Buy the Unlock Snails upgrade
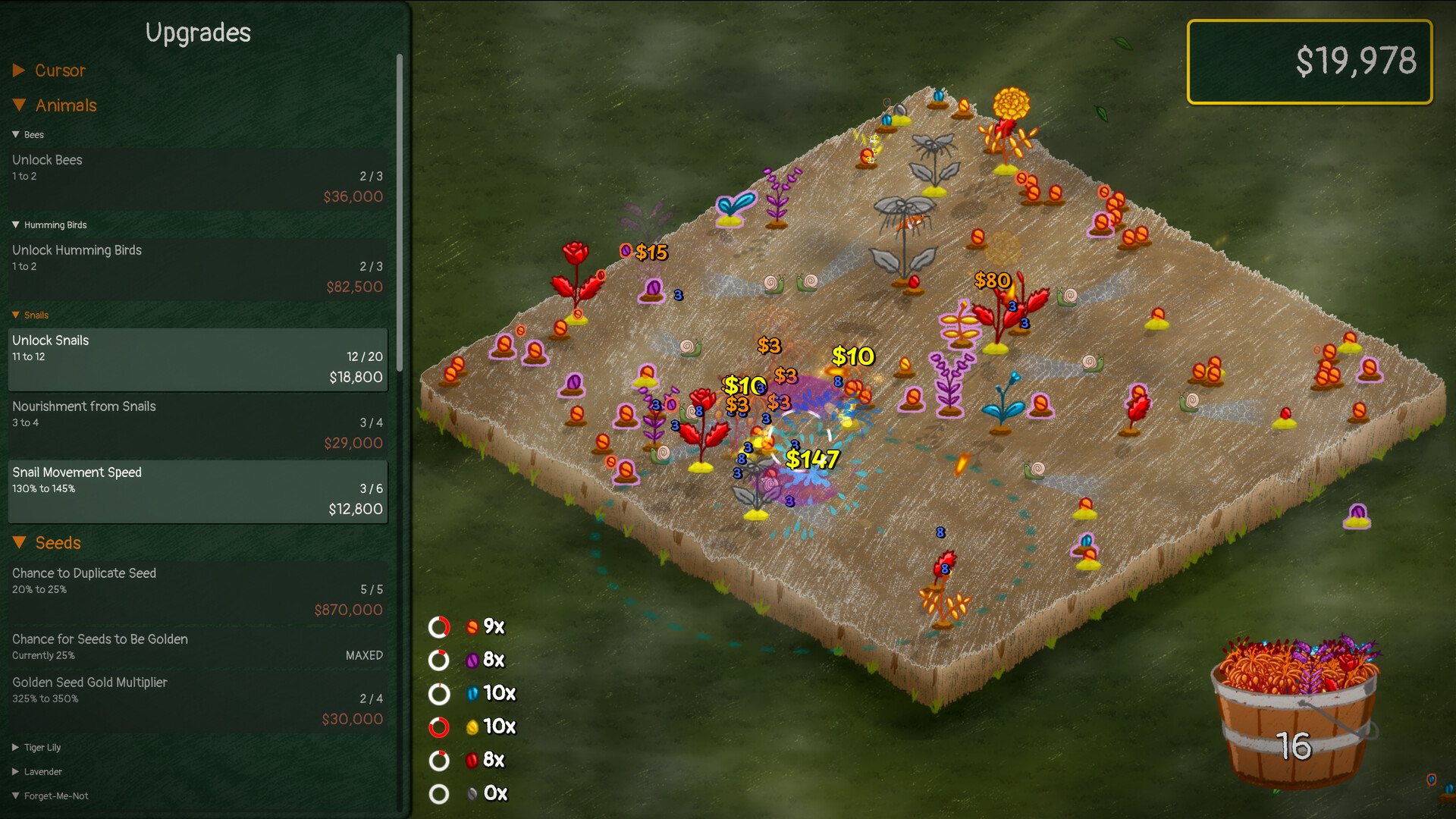This screenshot has width=1456, height=819. click(x=197, y=359)
